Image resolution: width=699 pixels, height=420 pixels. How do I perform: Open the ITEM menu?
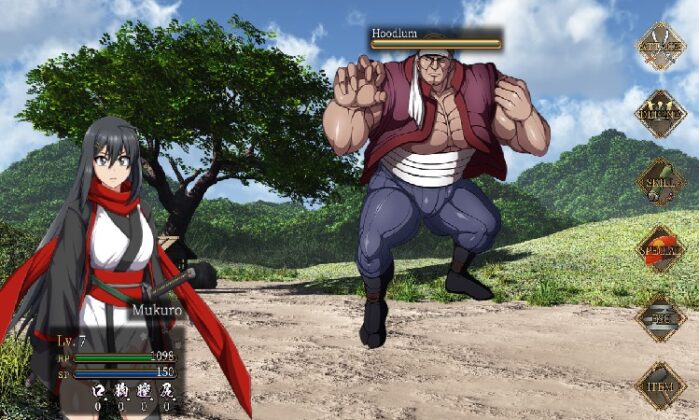click(660, 384)
